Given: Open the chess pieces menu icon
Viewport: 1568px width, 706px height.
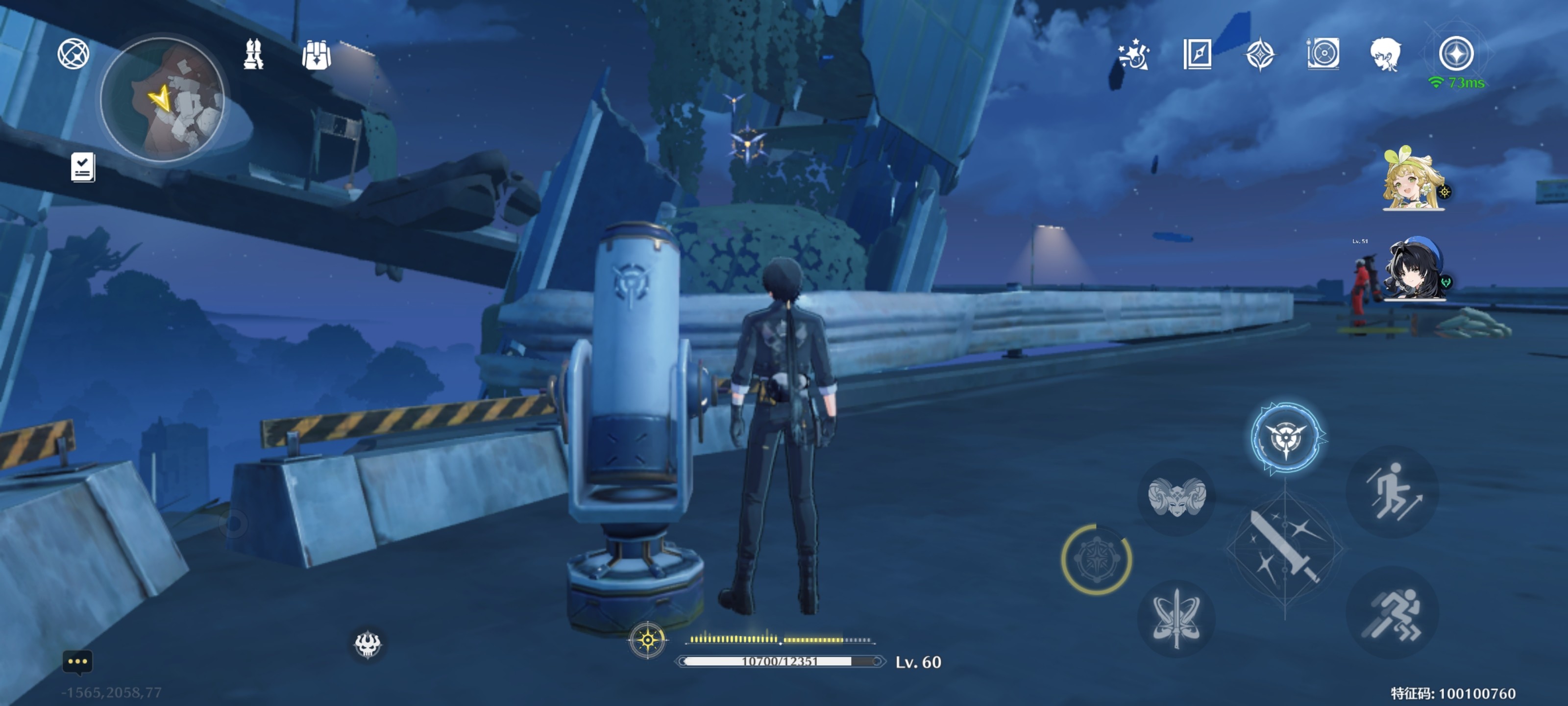Looking at the screenshot, I should click(253, 54).
